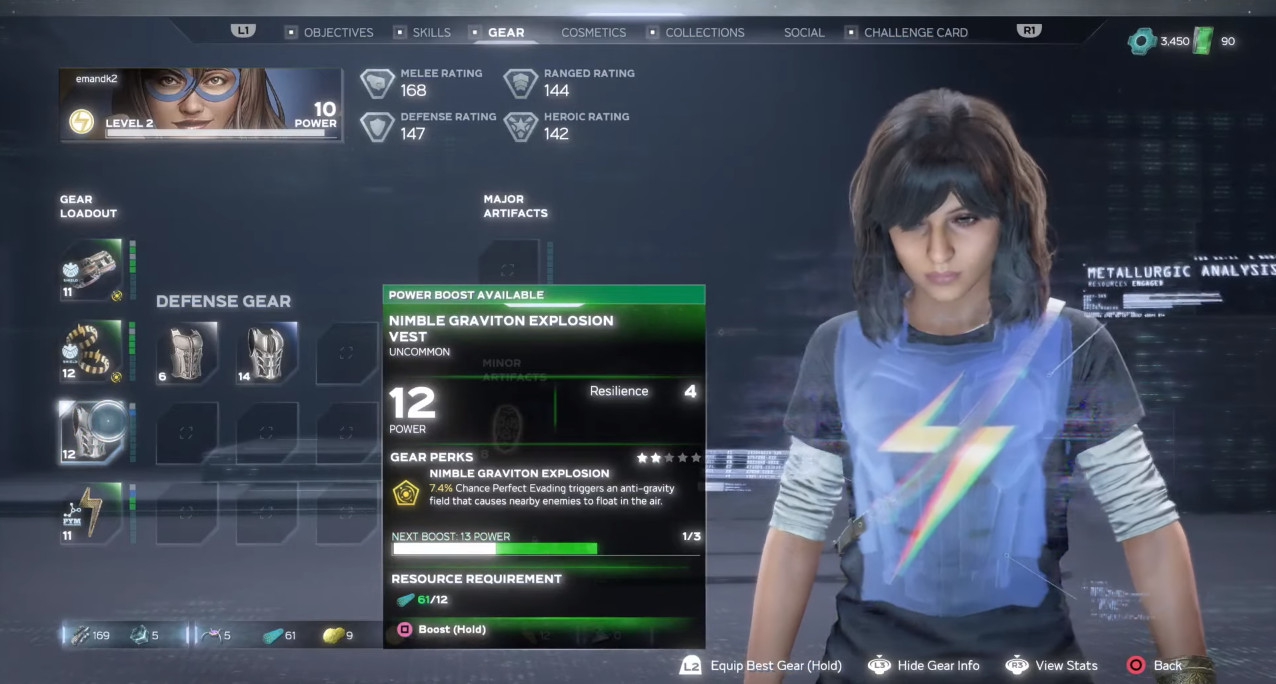
Task: Select the Gear tab
Action: click(505, 32)
